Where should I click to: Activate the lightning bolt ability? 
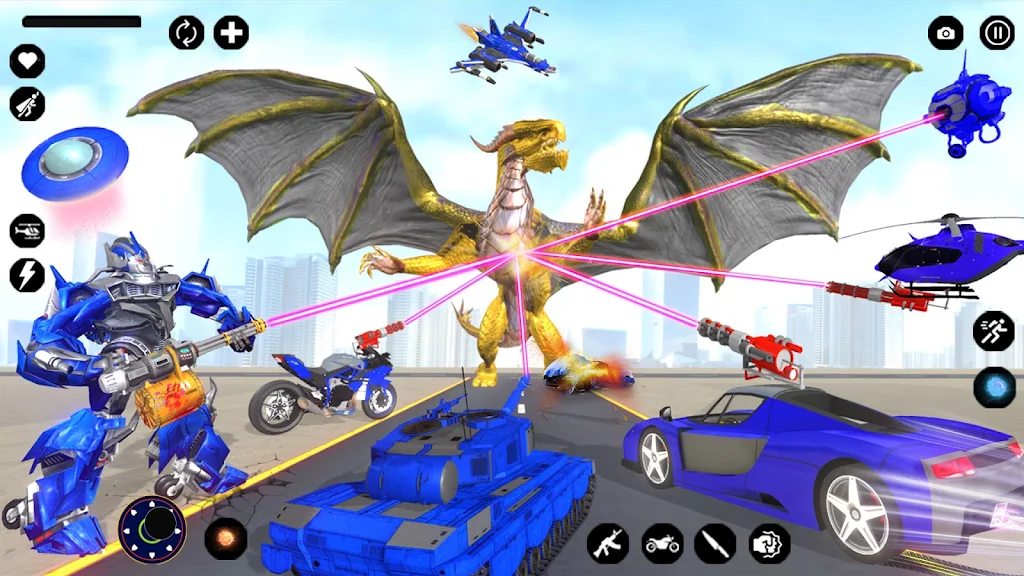coord(27,274)
